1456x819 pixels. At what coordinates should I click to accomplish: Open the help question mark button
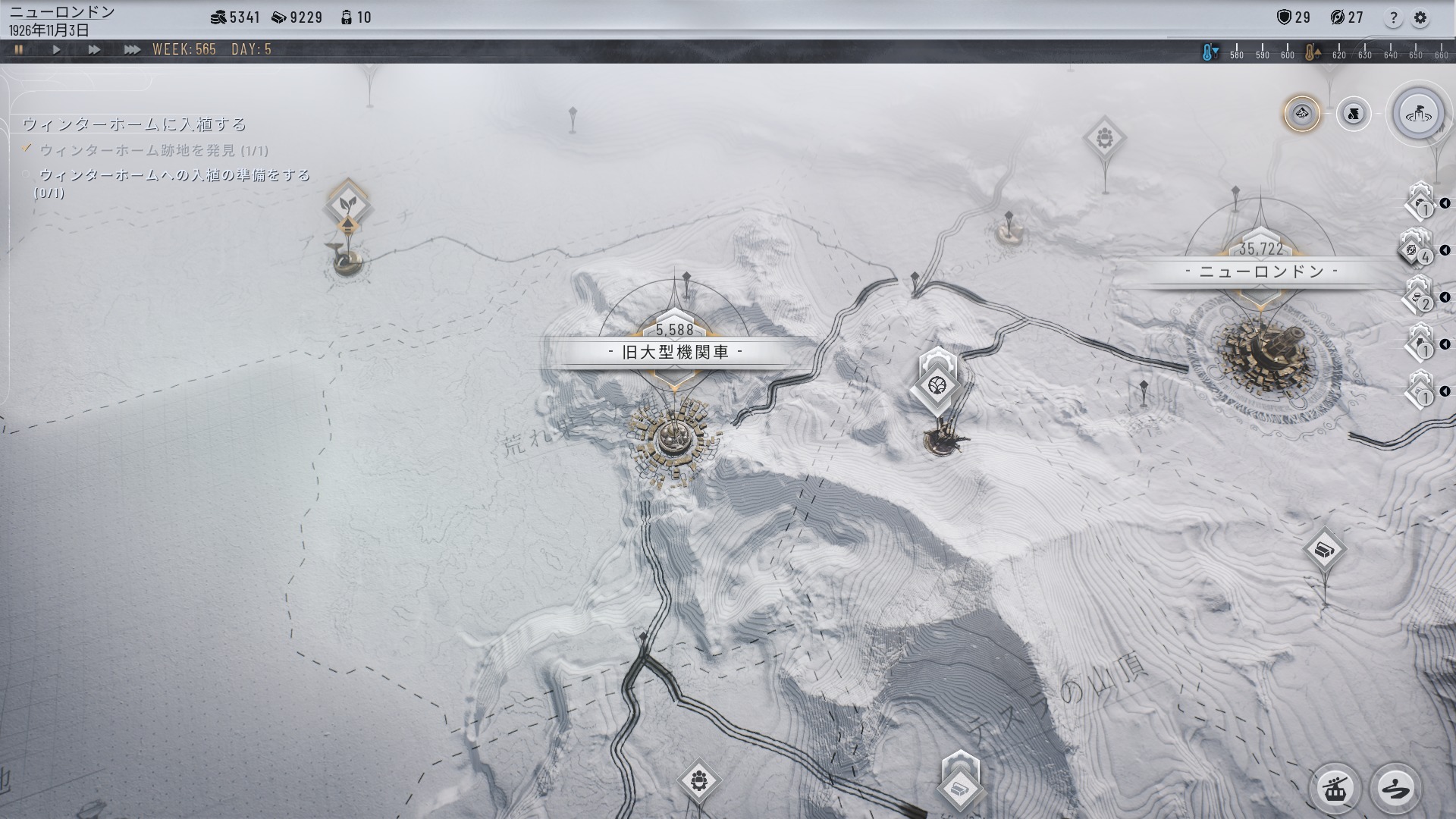(x=1393, y=18)
